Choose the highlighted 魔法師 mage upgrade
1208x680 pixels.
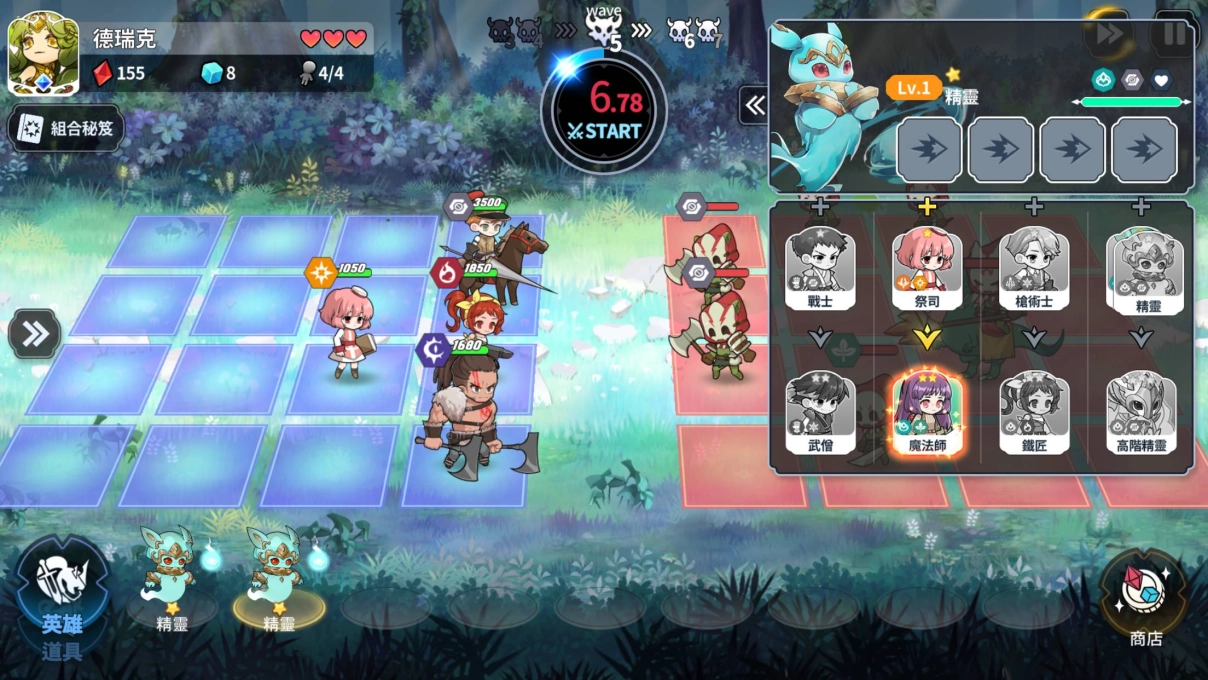click(x=927, y=410)
